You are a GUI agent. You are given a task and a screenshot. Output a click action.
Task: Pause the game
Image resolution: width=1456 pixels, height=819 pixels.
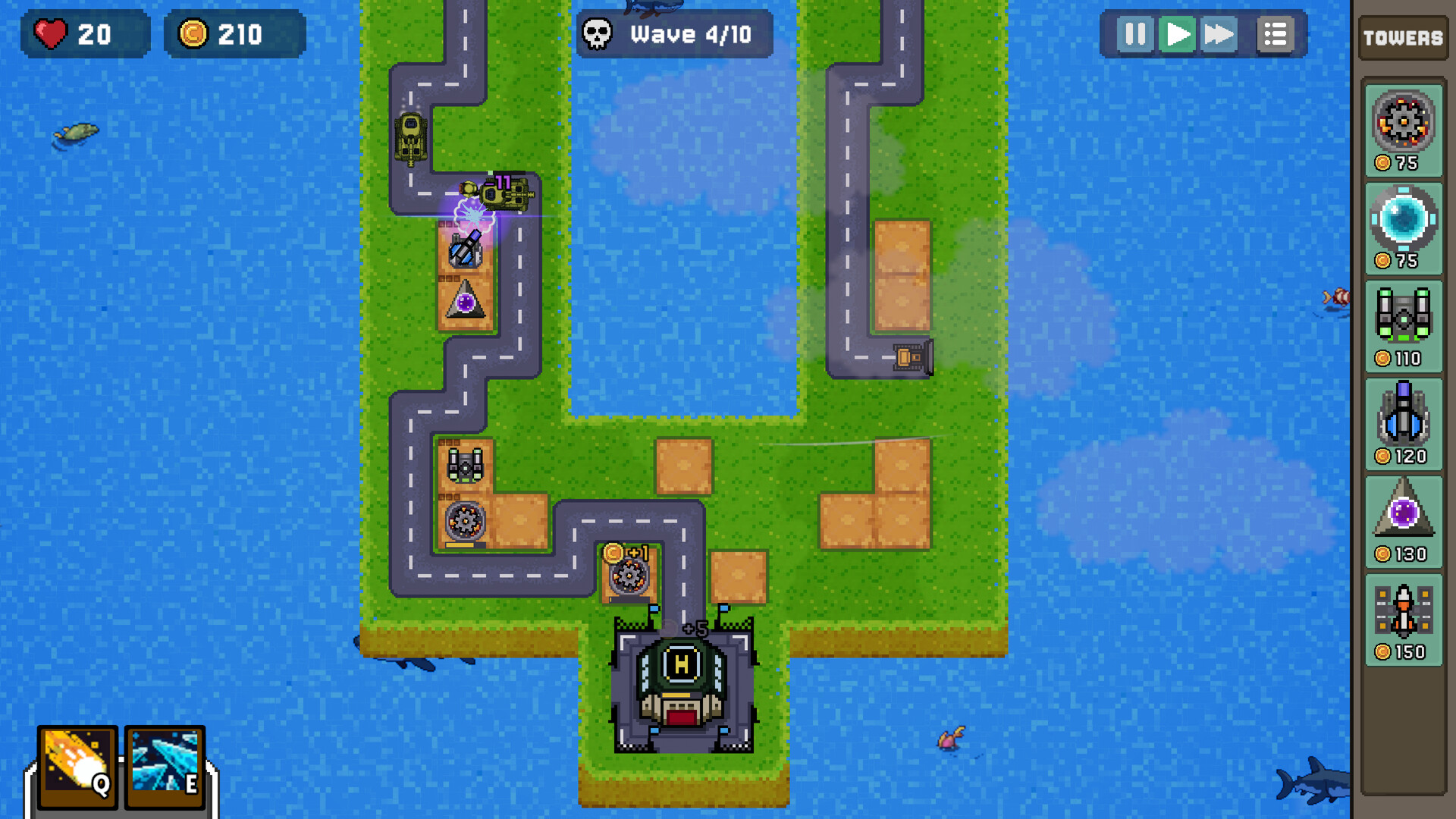(x=1133, y=34)
